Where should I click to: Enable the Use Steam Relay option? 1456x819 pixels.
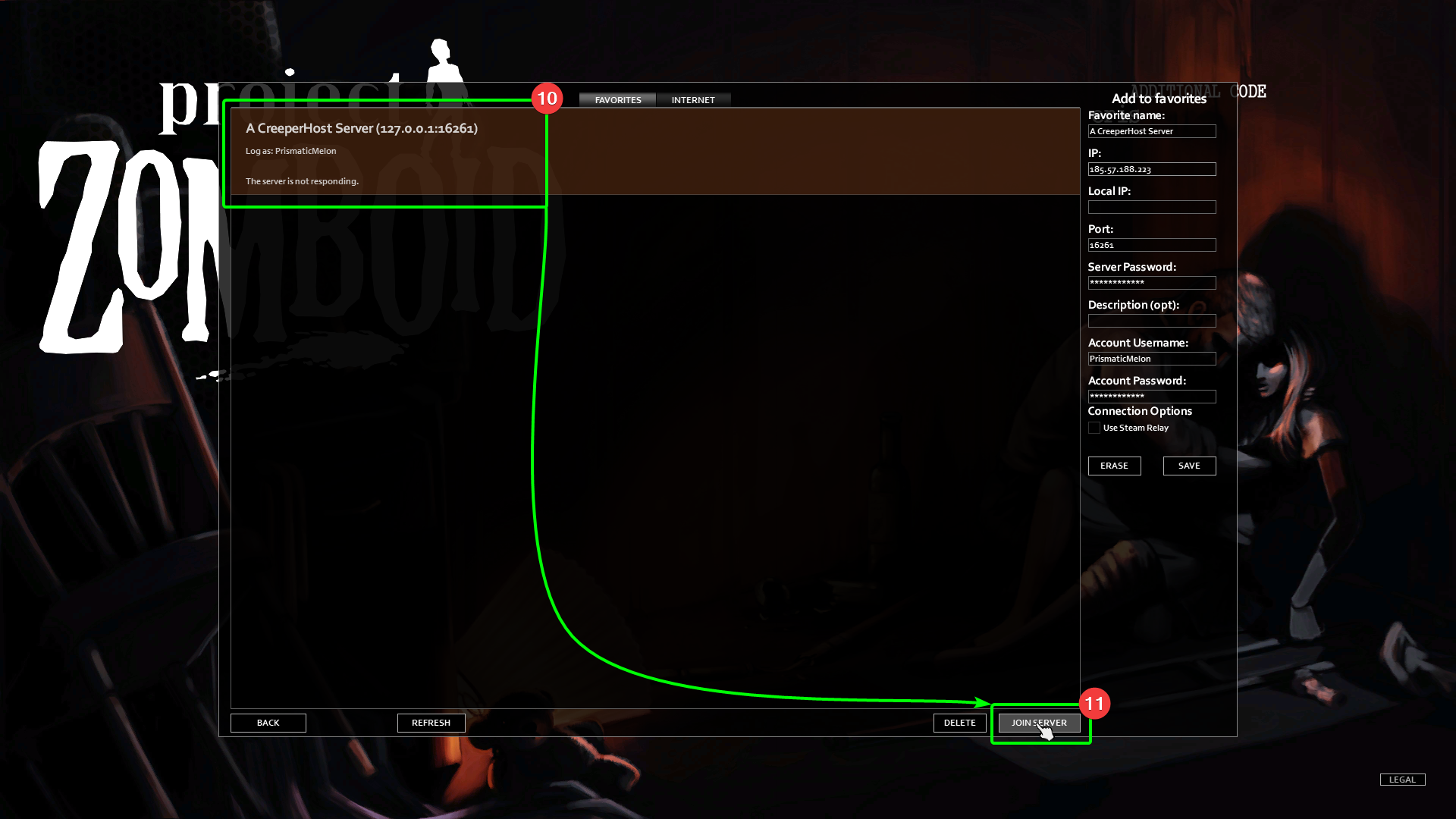click(x=1094, y=427)
